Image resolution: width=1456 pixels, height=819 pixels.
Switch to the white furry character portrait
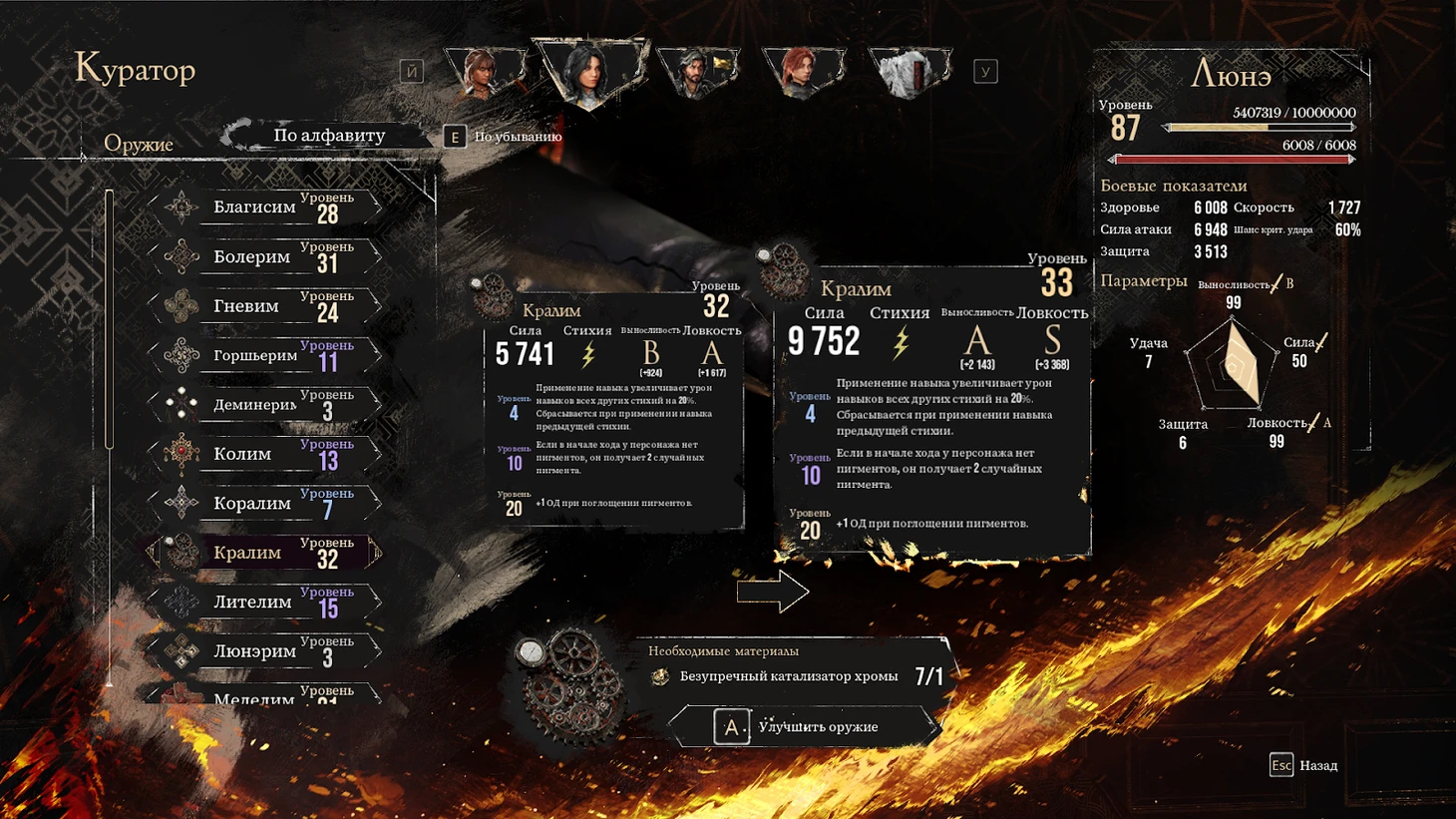click(x=909, y=72)
